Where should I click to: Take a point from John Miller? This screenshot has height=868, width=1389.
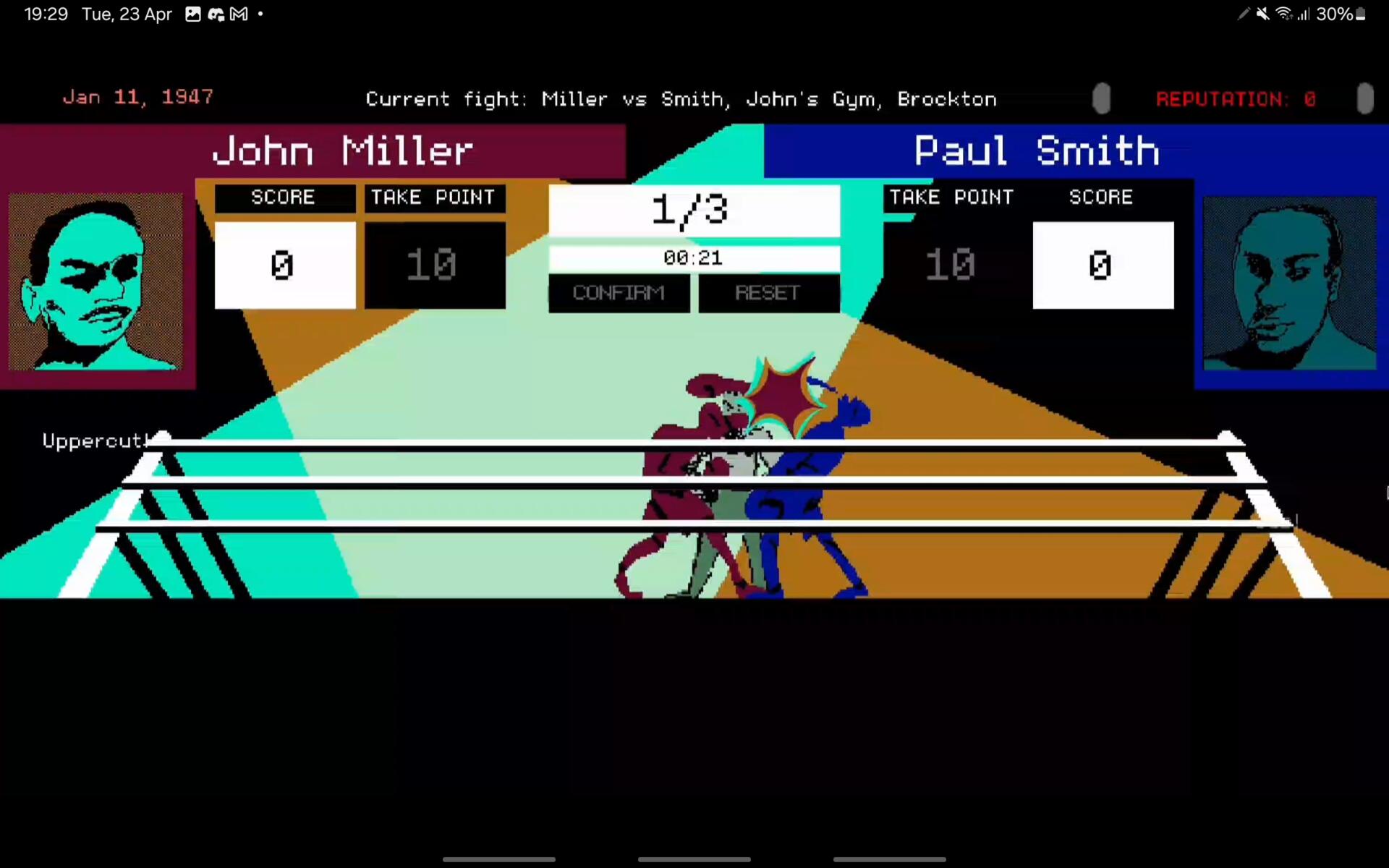(x=434, y=265)
